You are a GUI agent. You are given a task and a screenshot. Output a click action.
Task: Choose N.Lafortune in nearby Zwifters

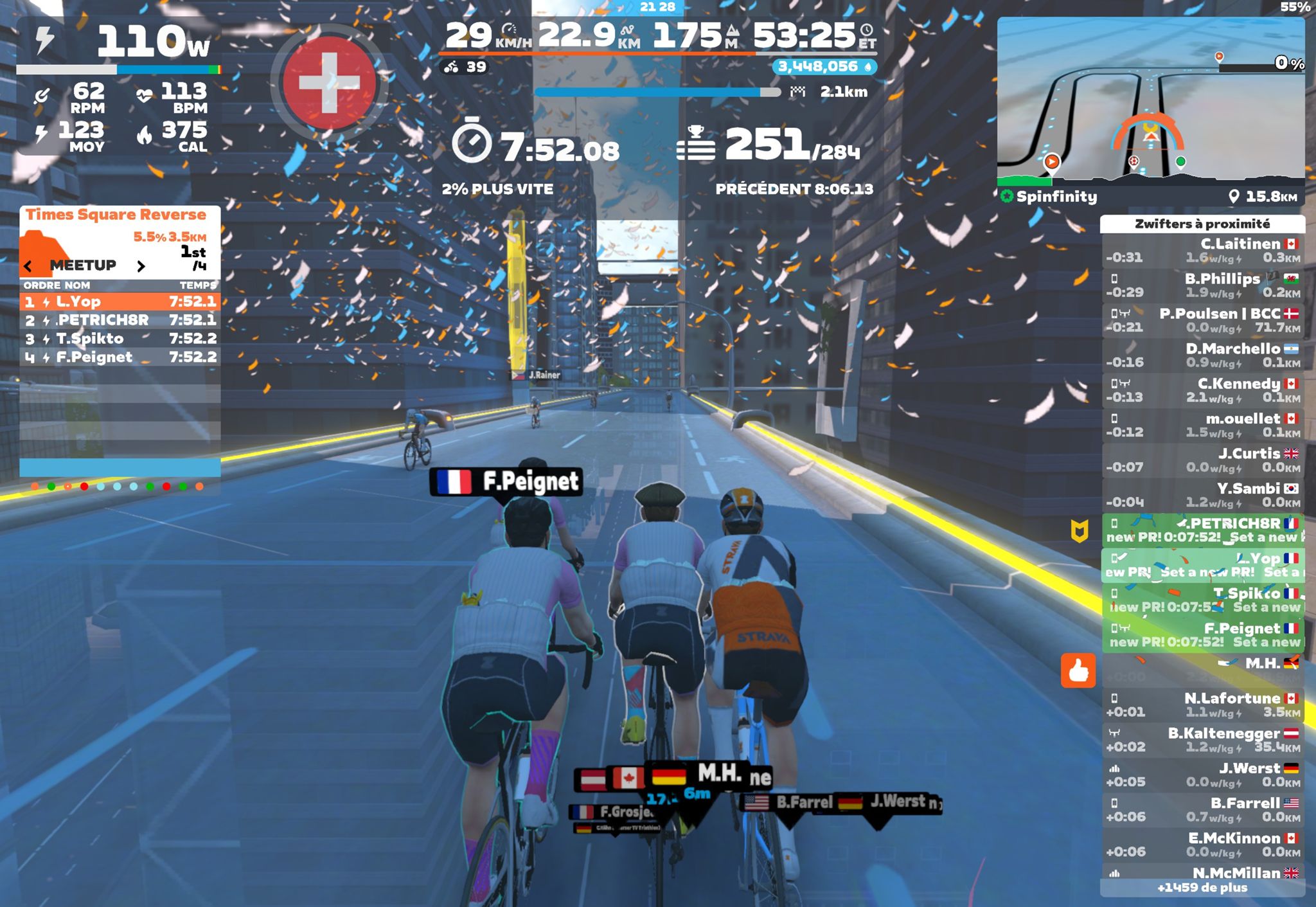coord(1202,705)
